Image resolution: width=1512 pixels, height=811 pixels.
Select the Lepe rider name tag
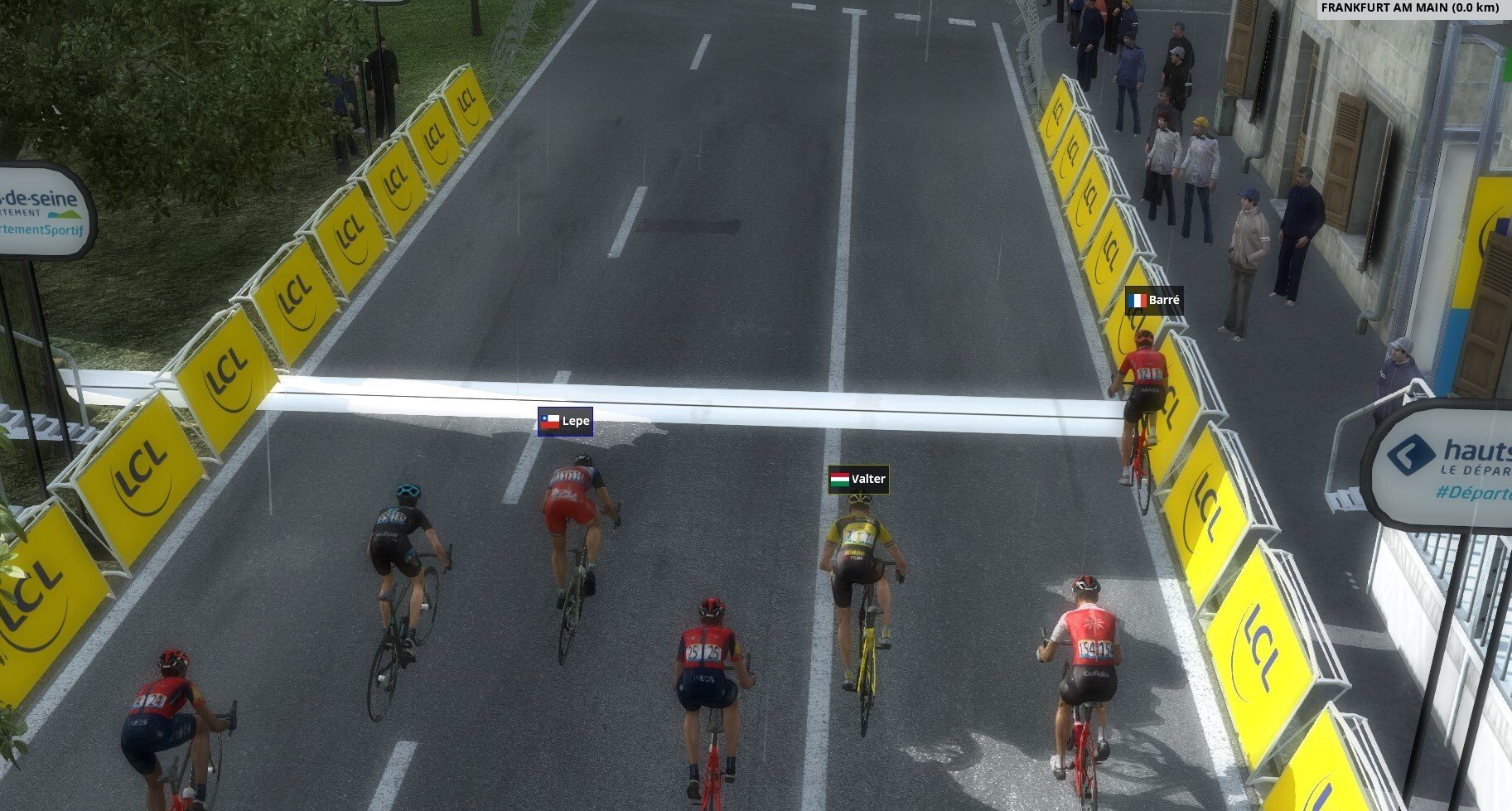(565, 422)
